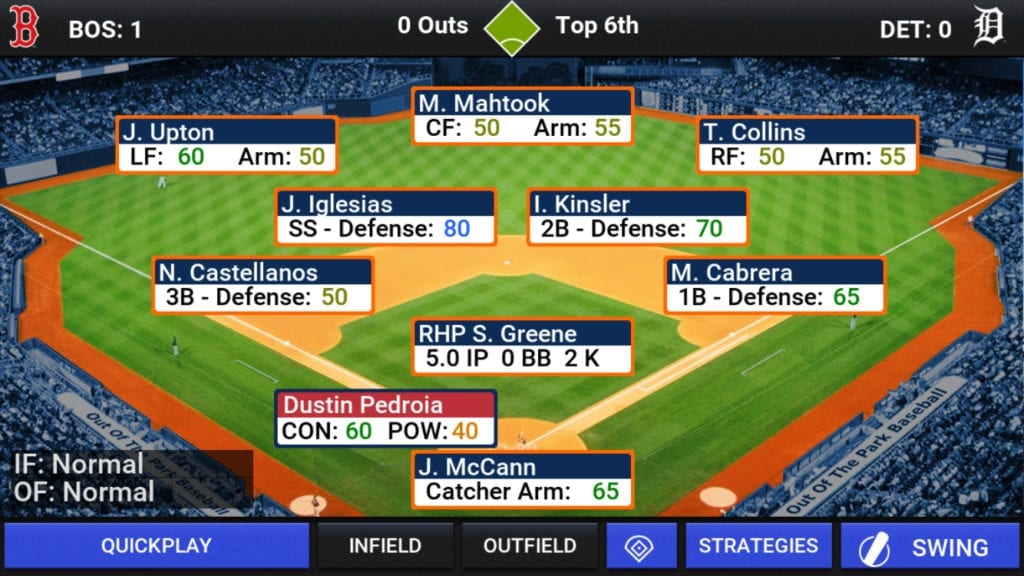Screen dimensions: 1024x576
Task: Pick left fielder J. Upton's card
Action: coord(226,145)
